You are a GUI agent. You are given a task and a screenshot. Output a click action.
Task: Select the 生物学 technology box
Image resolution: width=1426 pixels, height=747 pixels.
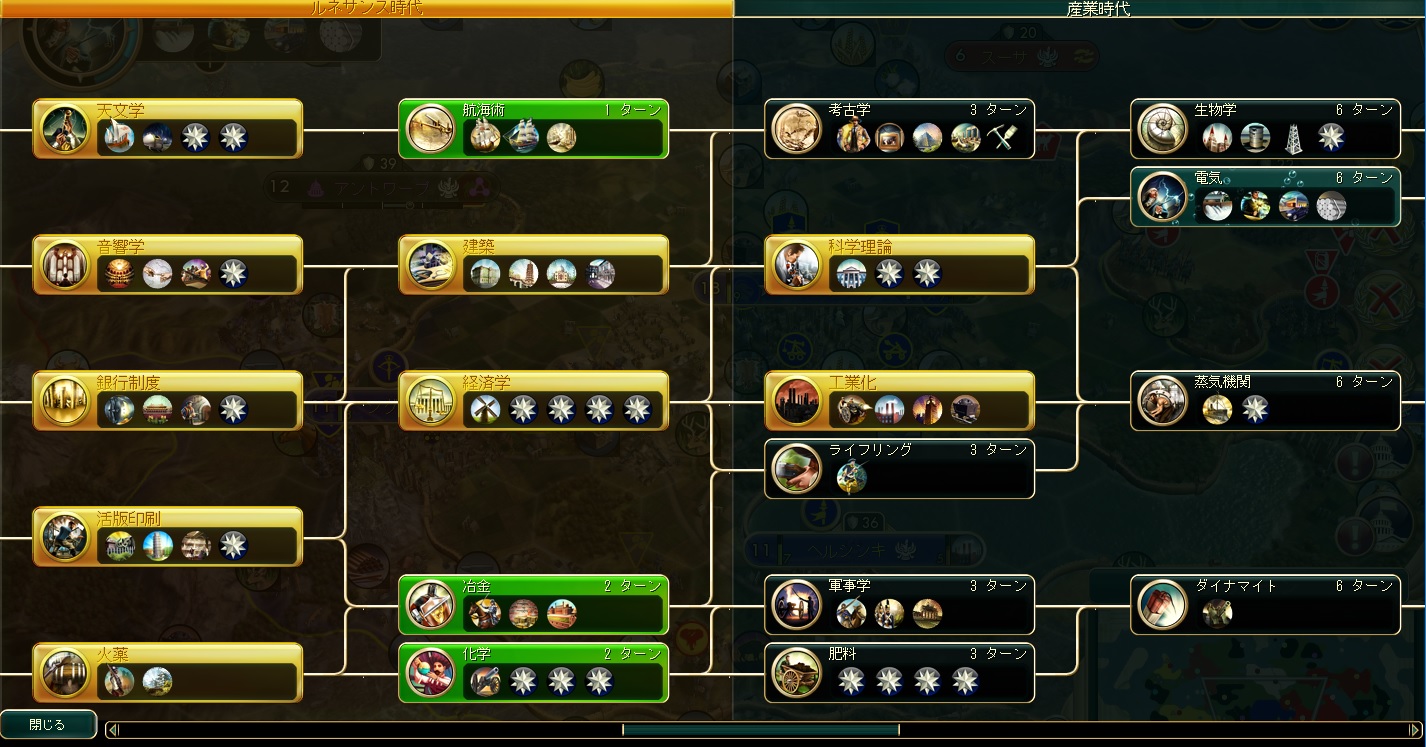tap(1265, 128)
